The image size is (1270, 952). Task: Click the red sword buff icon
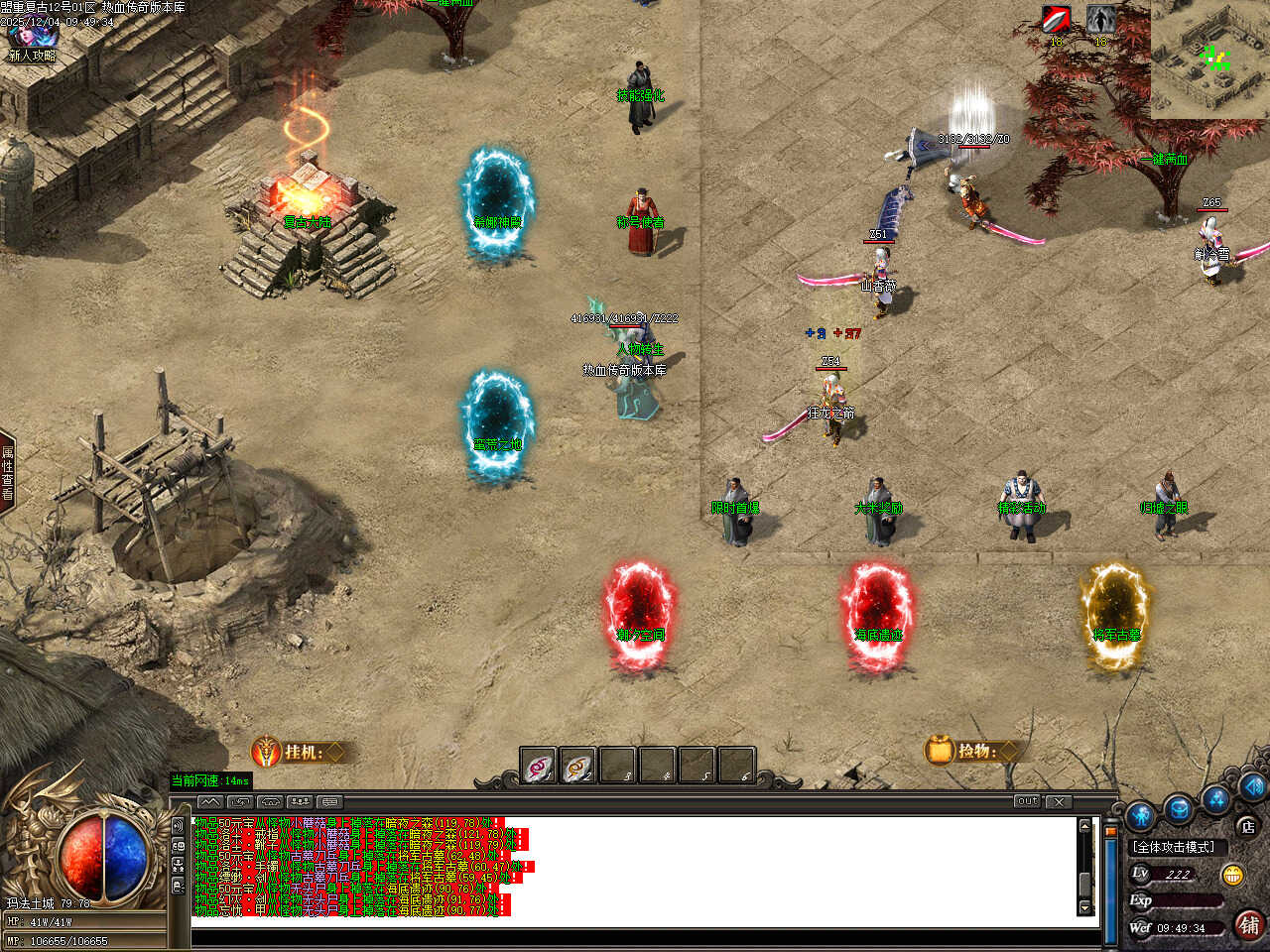pos(1056,20)
